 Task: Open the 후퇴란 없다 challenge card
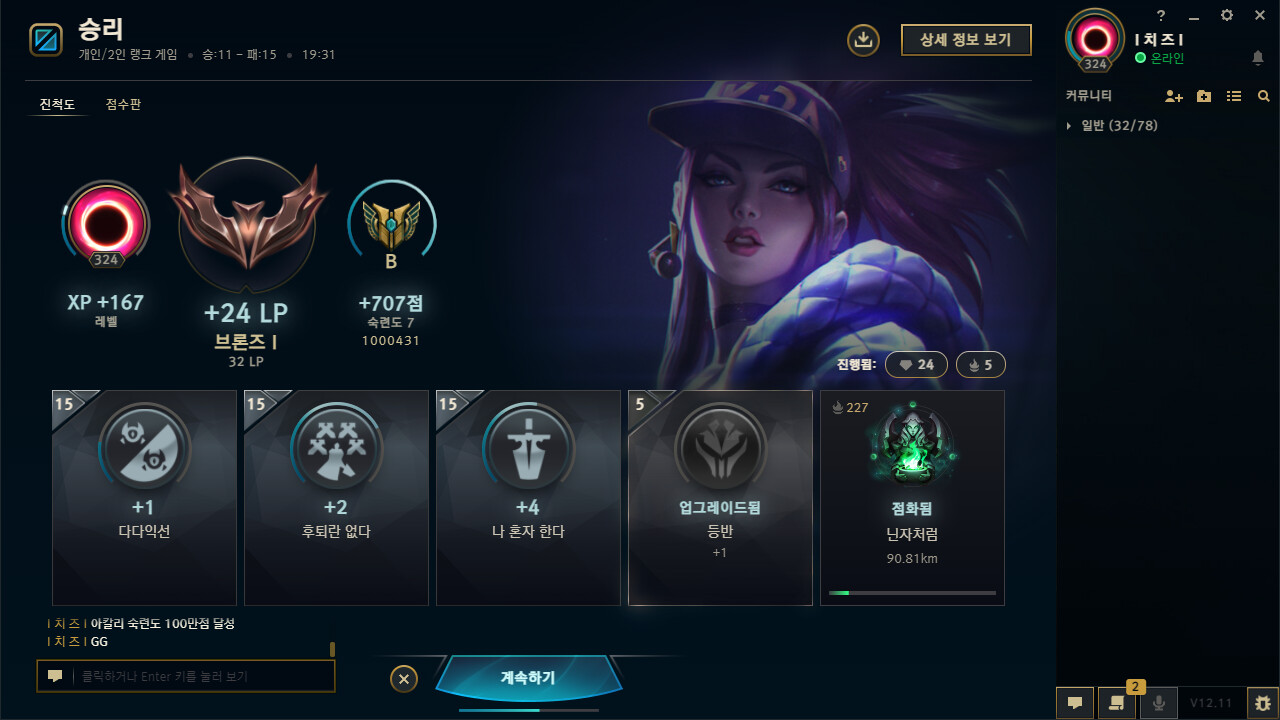336,497
